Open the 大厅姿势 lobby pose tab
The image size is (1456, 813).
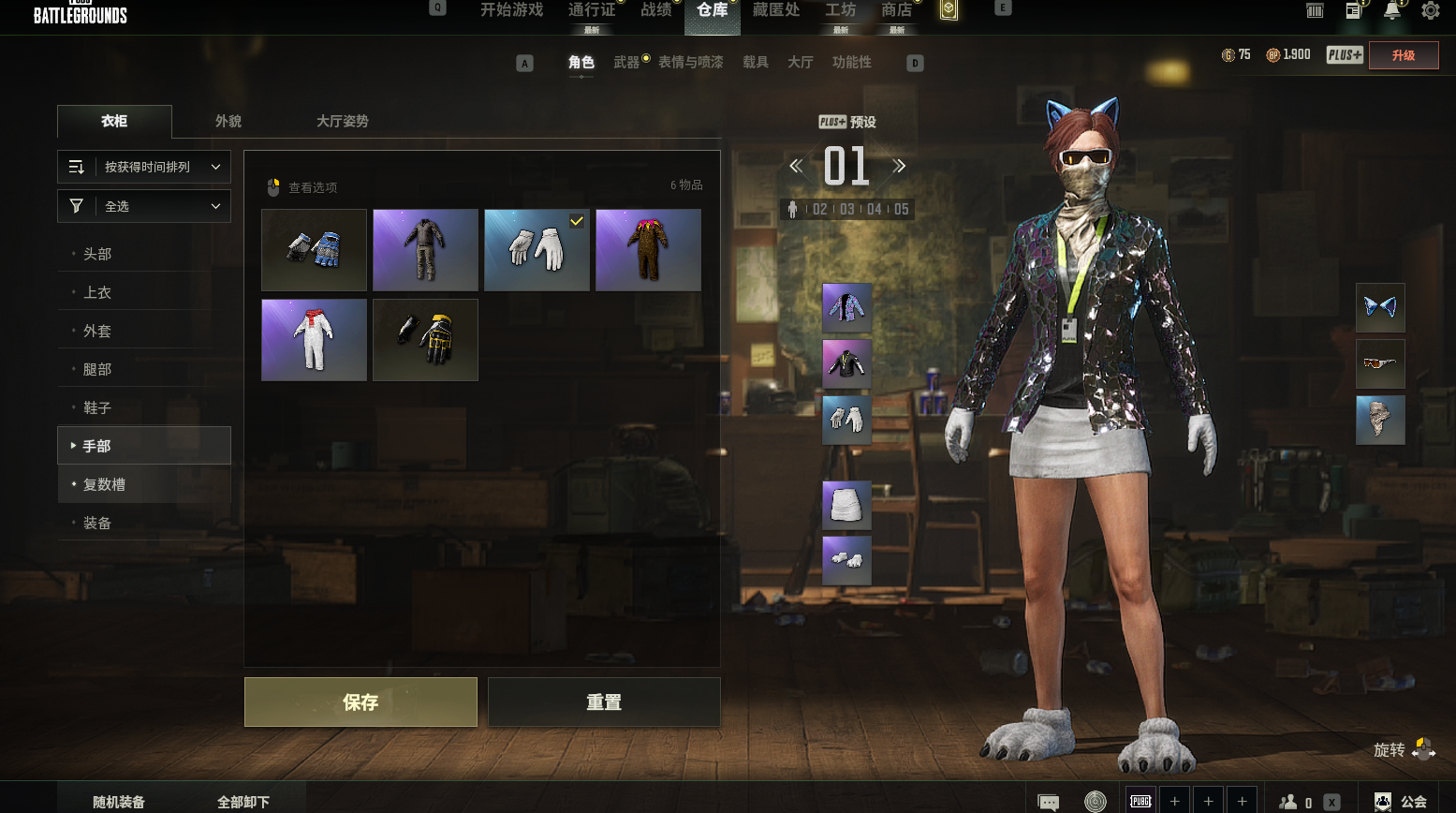click(x=342, y=121)
